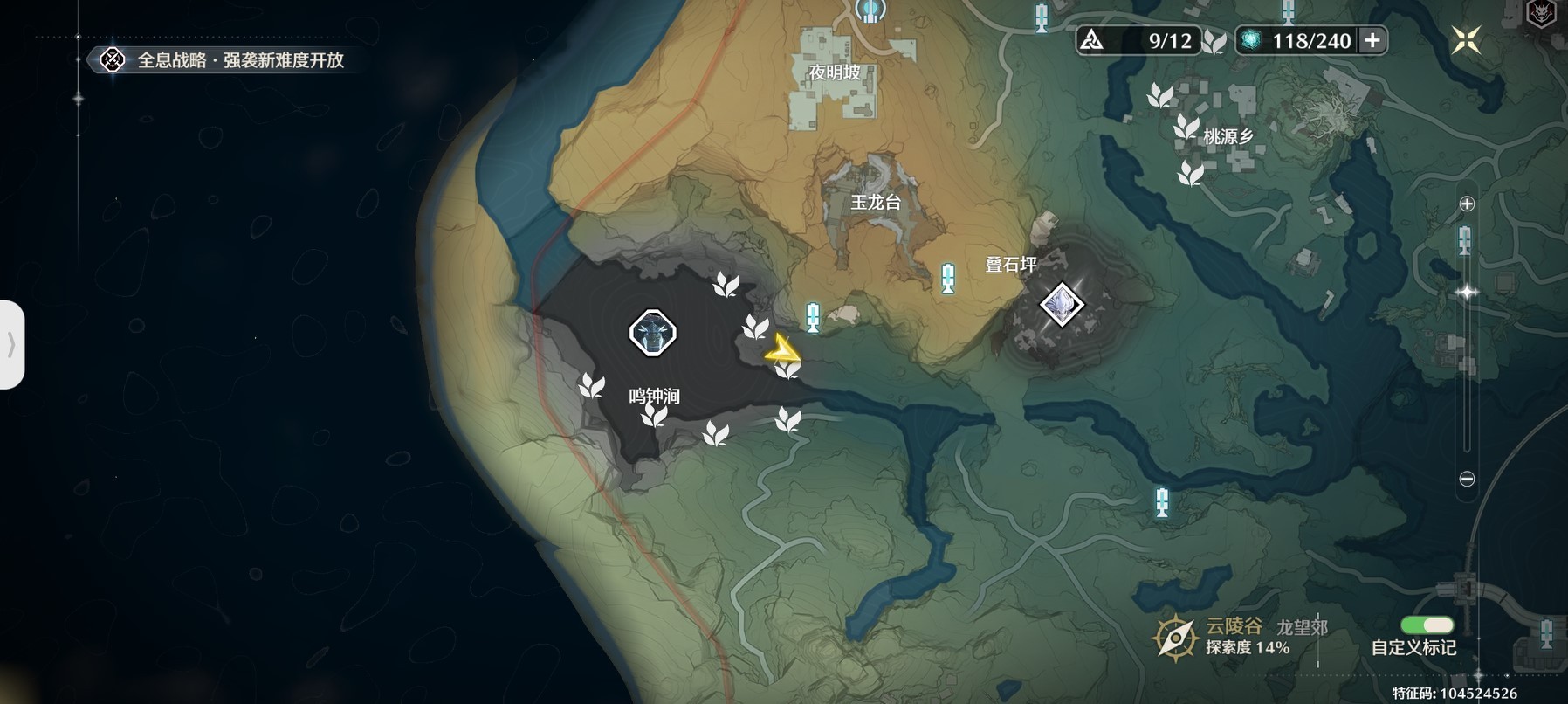Click the map zoom slider handle

point(1467,293)
